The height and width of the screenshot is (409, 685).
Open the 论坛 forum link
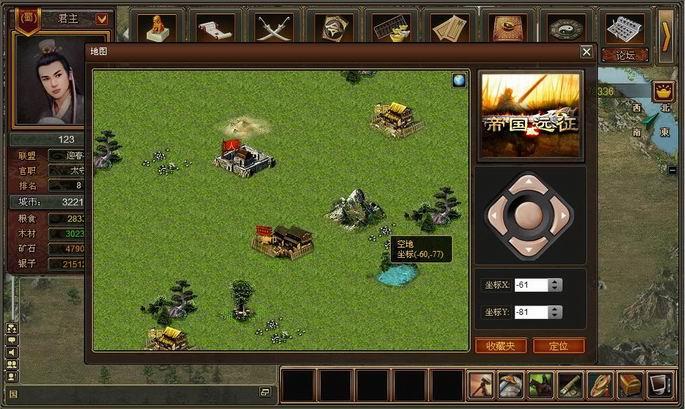point(625,55)
